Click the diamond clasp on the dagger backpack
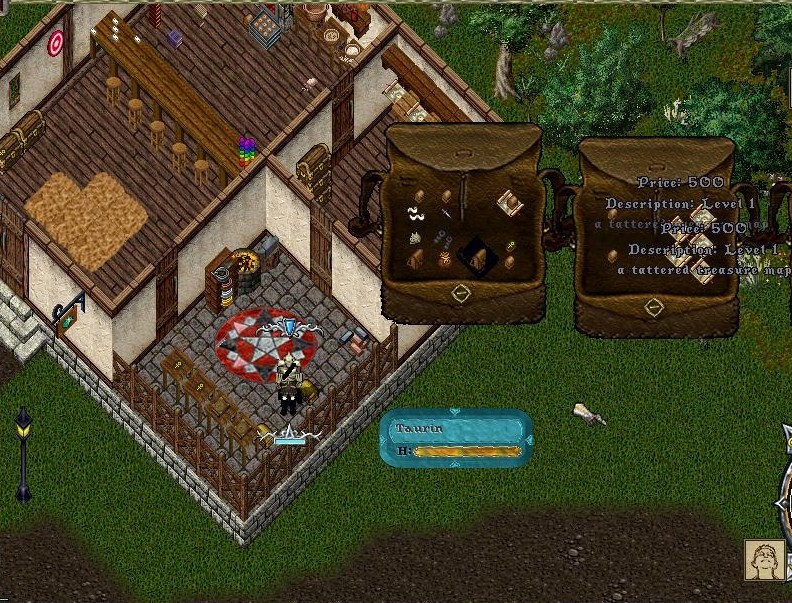Image resolution: width=792 pixels, height=603 pixels. 461,294
